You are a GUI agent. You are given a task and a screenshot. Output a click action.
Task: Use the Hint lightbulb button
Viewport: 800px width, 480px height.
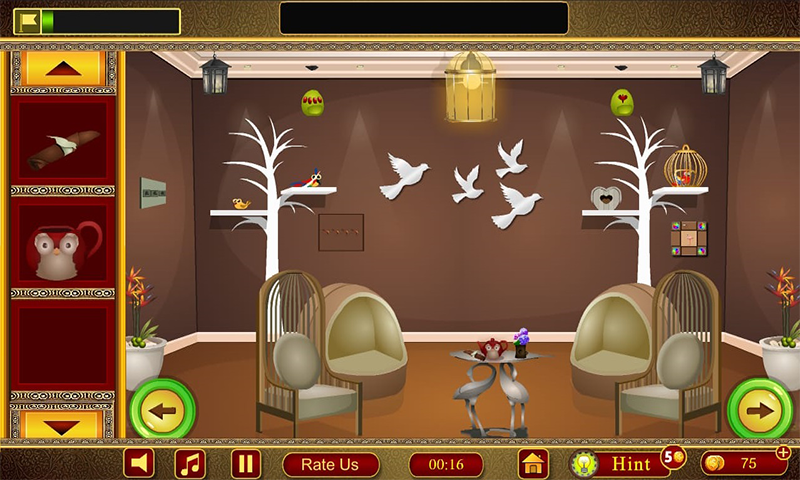click(616, 464)
